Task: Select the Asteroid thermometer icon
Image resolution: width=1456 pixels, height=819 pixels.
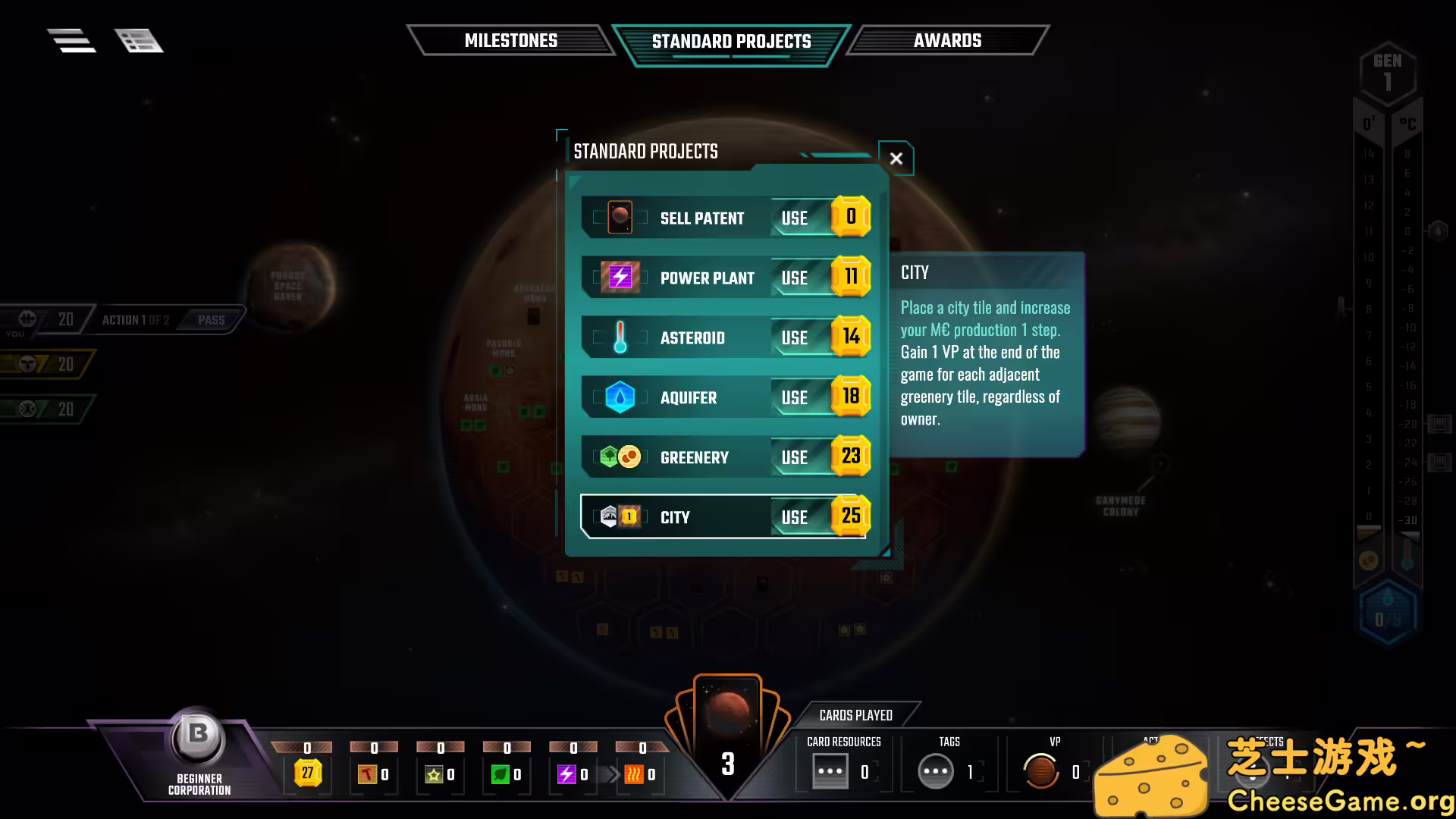Action: coord(620,337)
